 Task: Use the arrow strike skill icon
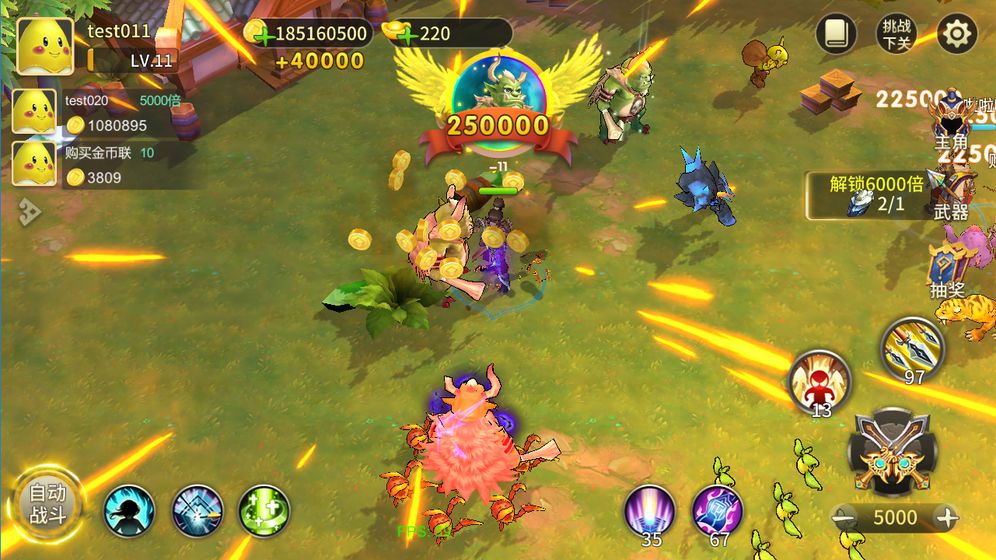[197, 511]
